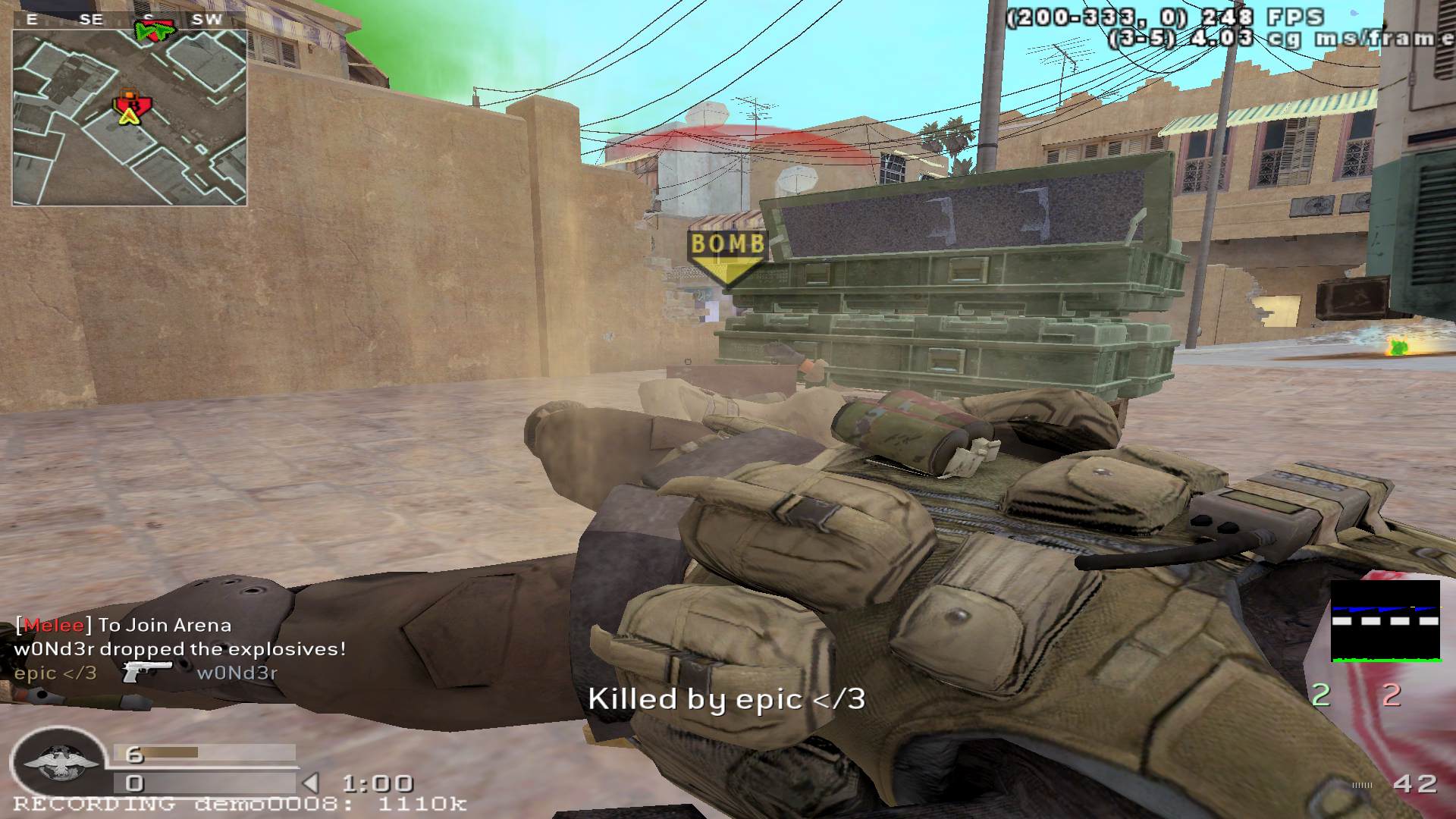1456x819 pixels.
Task: Click the minimap in the corner
Action: click(129, 118)
